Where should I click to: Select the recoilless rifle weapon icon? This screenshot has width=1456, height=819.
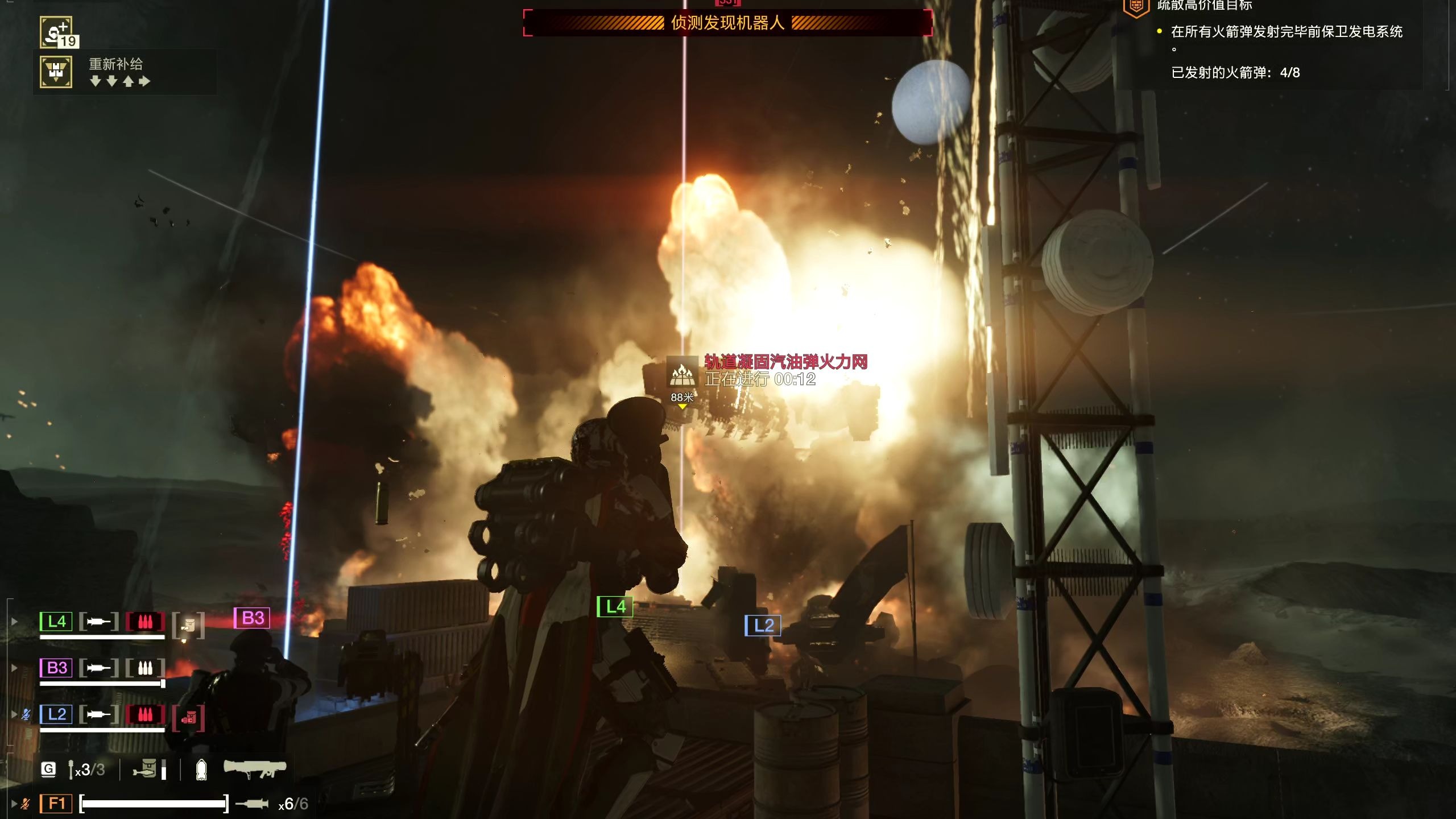click(x=254, y=769)
